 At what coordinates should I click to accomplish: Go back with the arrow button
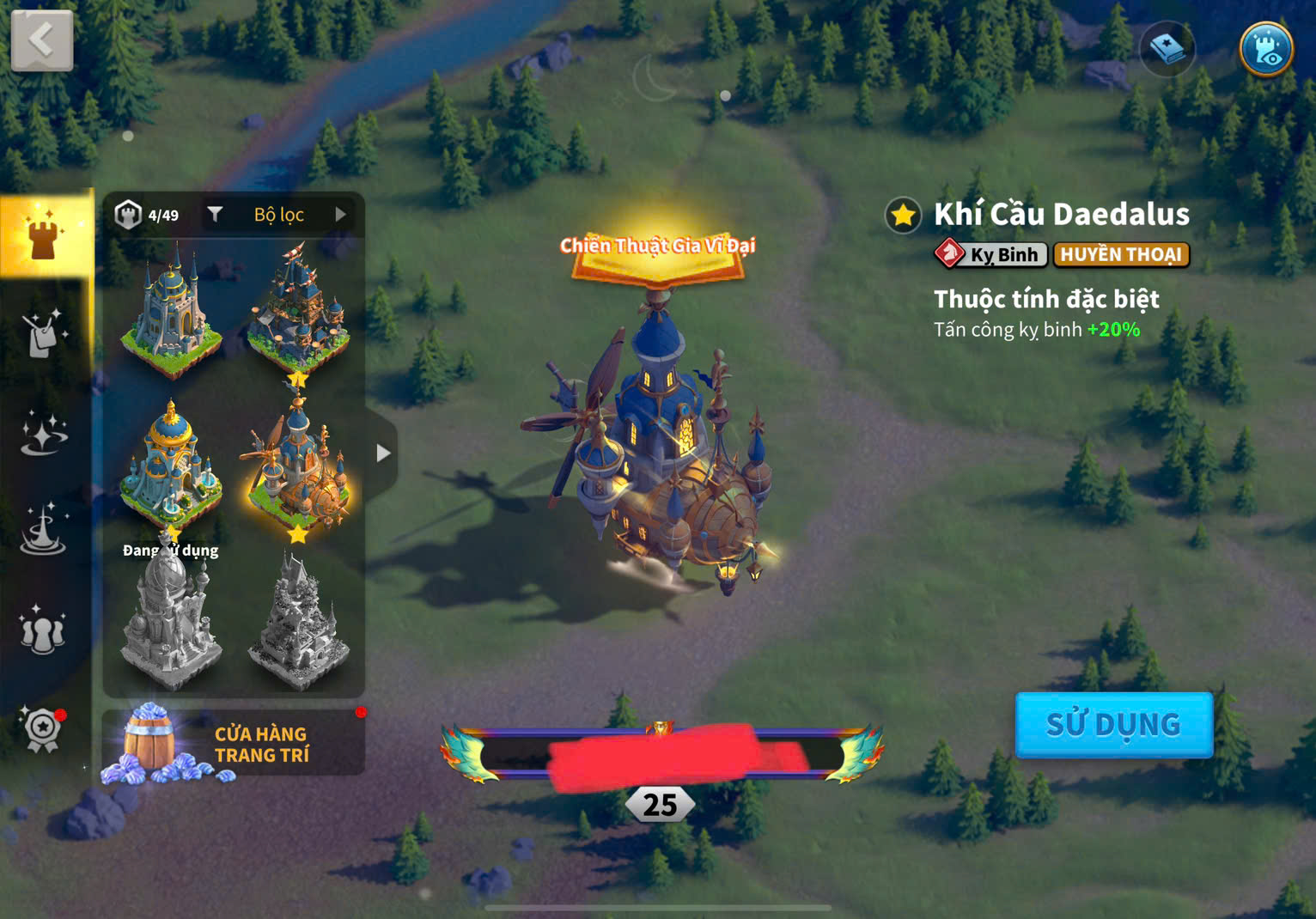41,40
